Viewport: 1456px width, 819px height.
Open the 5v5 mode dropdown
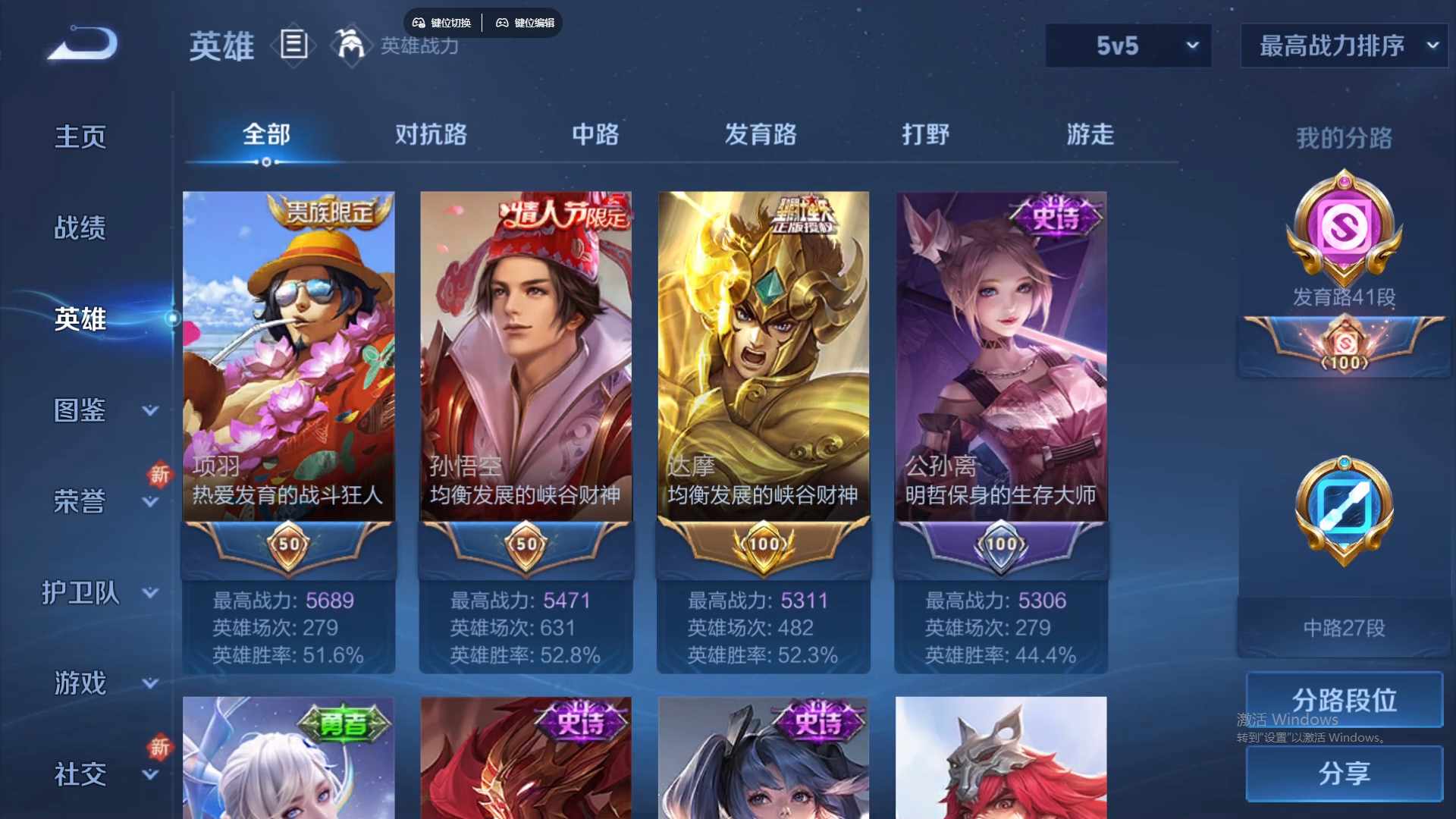[x=1128, y=45]
